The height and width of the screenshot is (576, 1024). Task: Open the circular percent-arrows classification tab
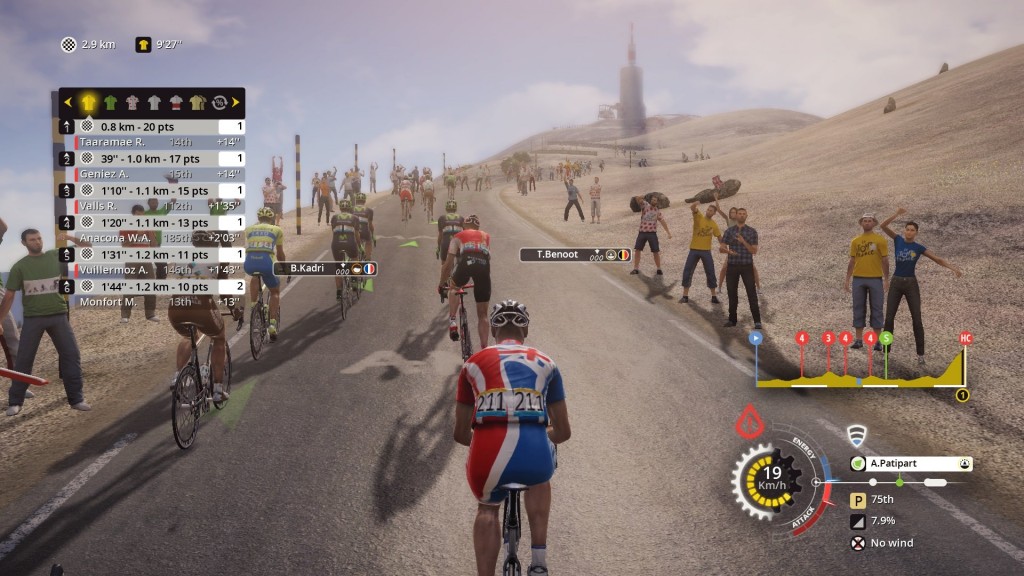click(x=219, y=102)
